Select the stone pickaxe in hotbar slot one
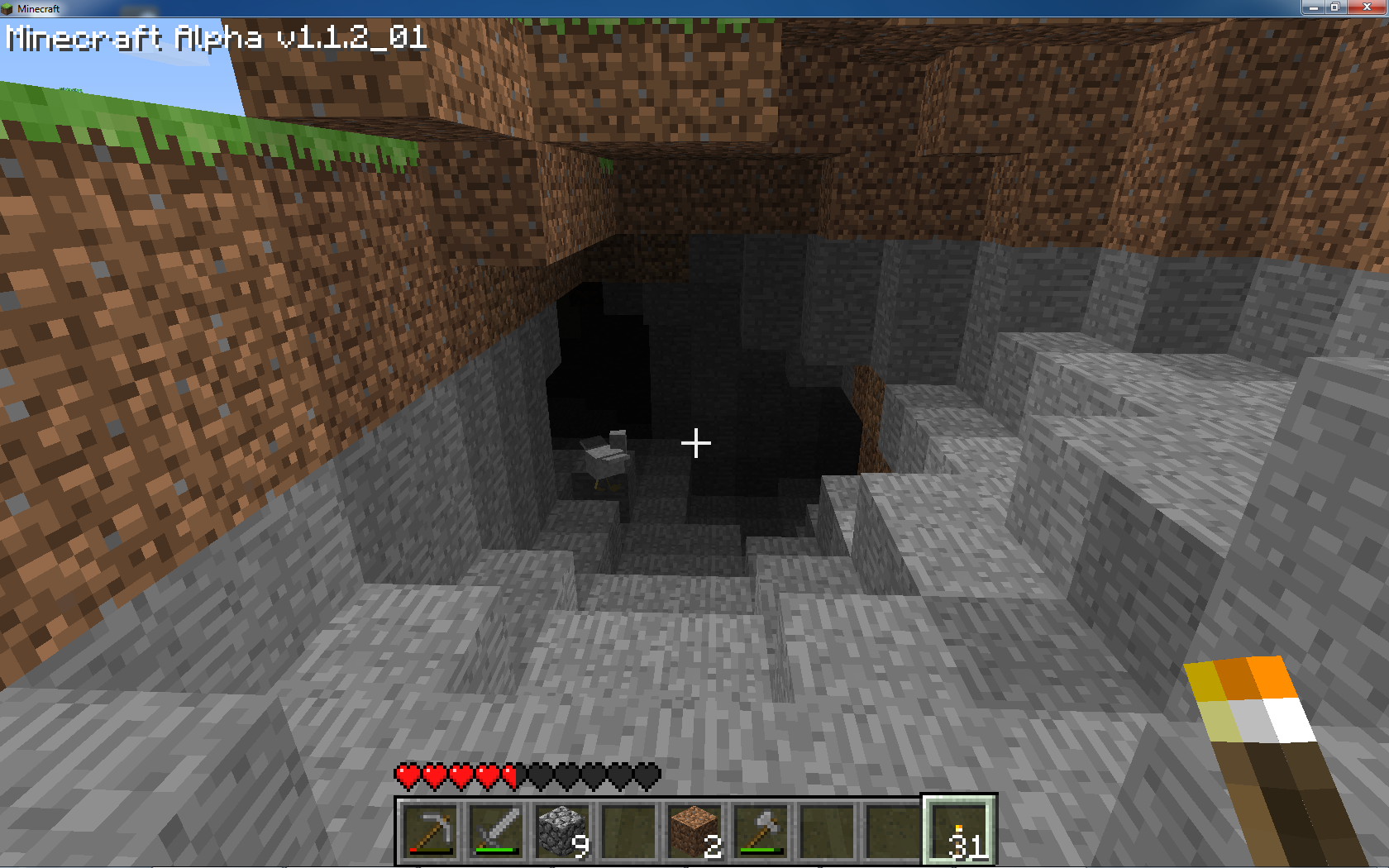The height and width of the screenshot is (868, 1389). click(430, 831)
